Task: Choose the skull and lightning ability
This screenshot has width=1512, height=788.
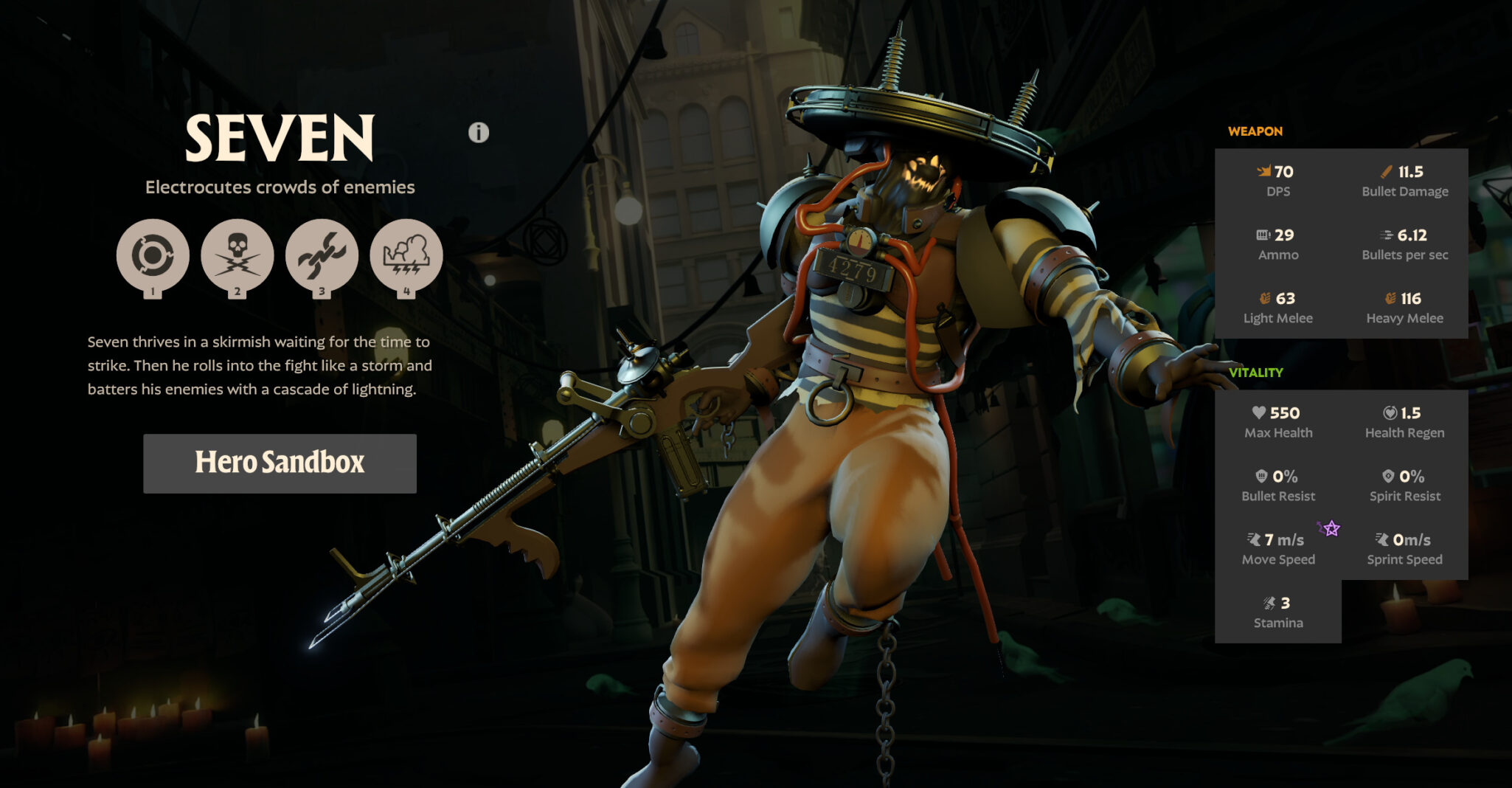Action: pos(237,255)
